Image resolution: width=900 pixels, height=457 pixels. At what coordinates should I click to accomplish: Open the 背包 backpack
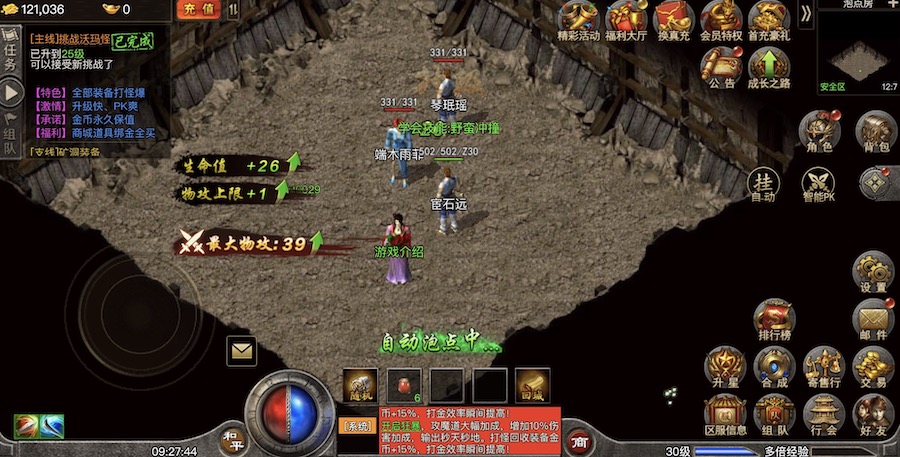click(876, 132)
